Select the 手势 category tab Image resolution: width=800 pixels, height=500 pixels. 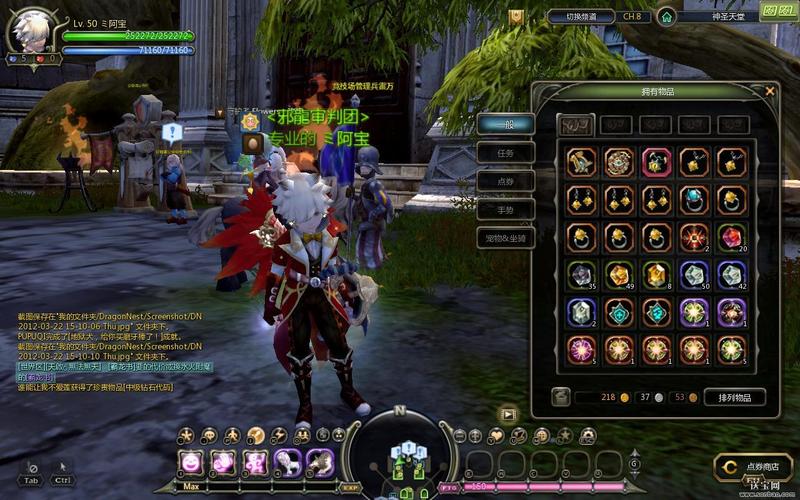505,211
